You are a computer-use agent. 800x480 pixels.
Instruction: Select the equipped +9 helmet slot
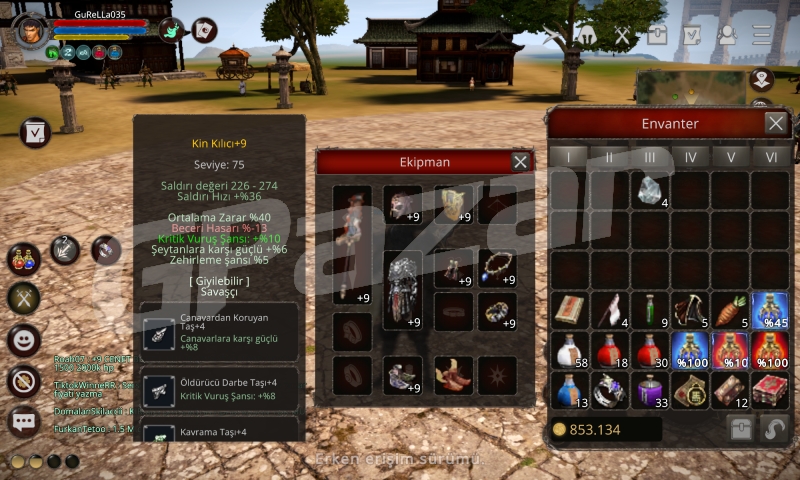(402, 205)
